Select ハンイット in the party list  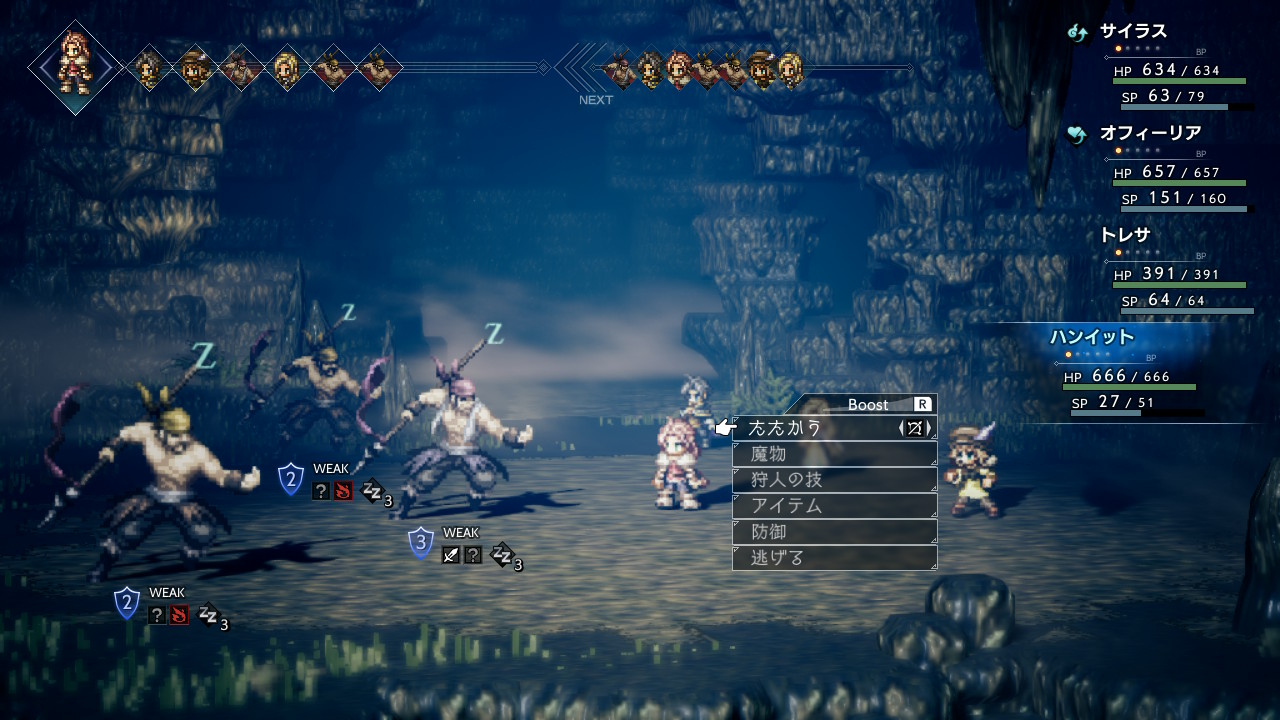(1092, 337)
